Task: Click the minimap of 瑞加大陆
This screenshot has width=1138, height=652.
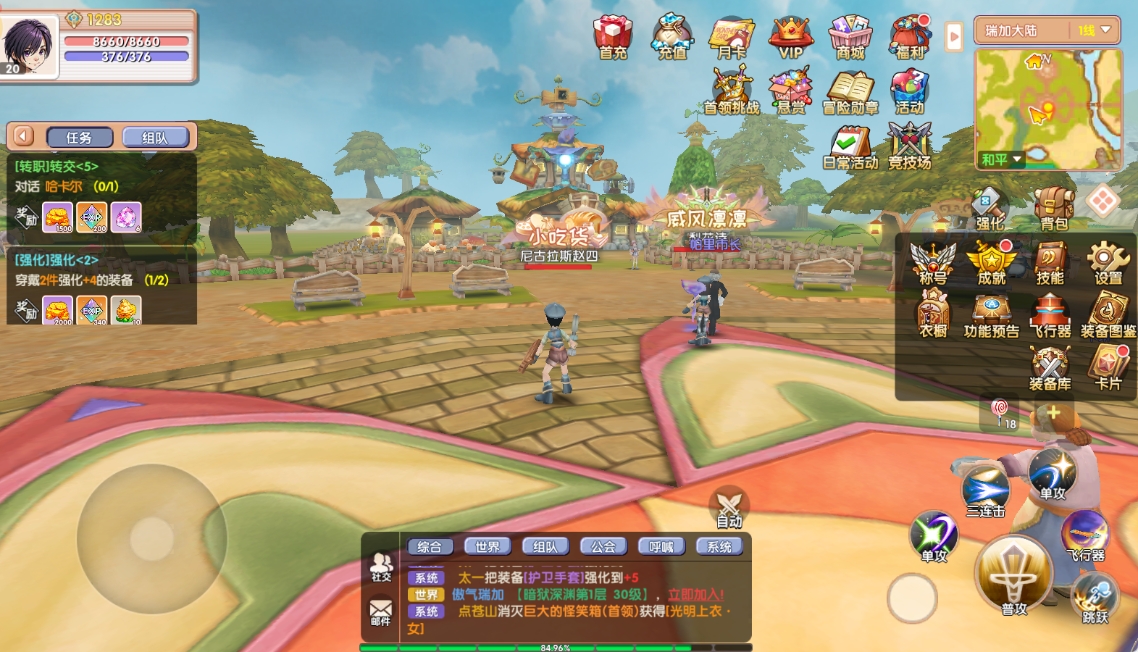Action: pyautogui.click(x=1047, y=105)
